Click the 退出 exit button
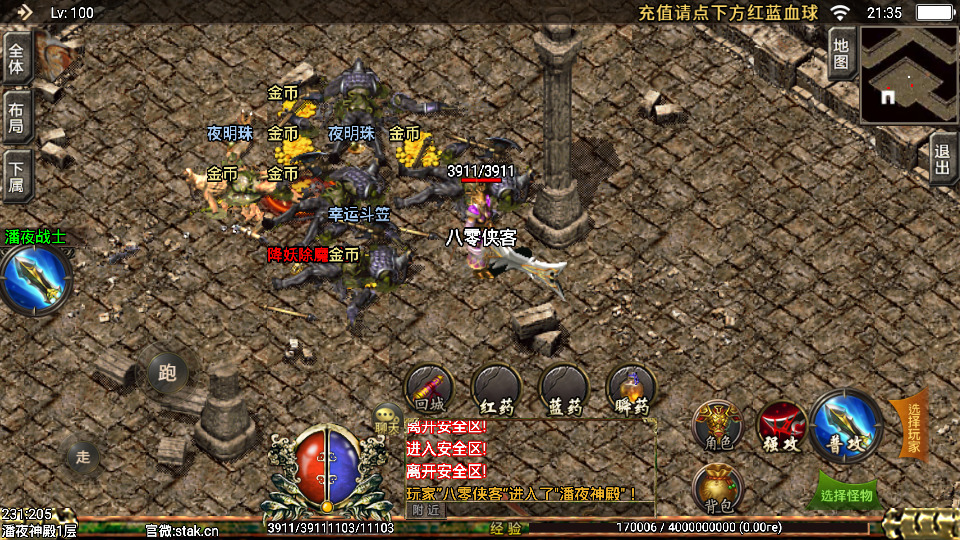The width and height of the screenshot is (960, 540). [942, 159]
